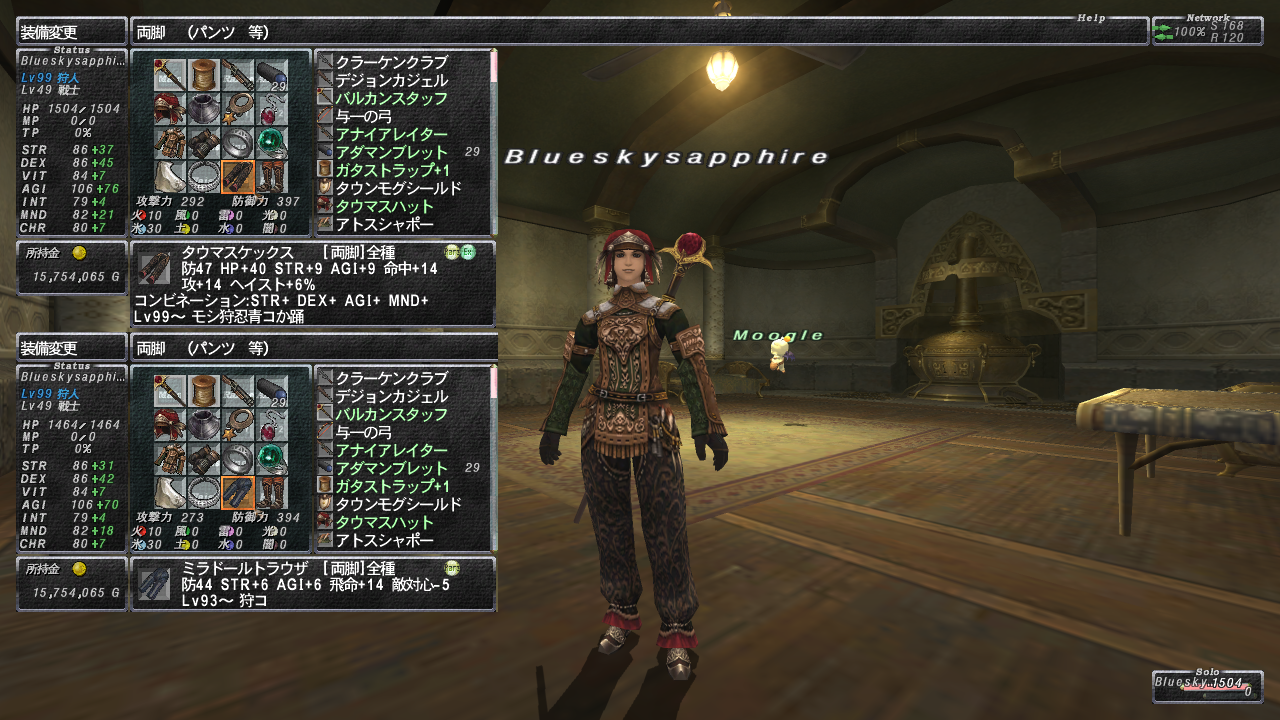The height and width of the screenshot is (720, 1280).
Task: Click the Thaumas Kecks item description panel
Action: (313, 284)
